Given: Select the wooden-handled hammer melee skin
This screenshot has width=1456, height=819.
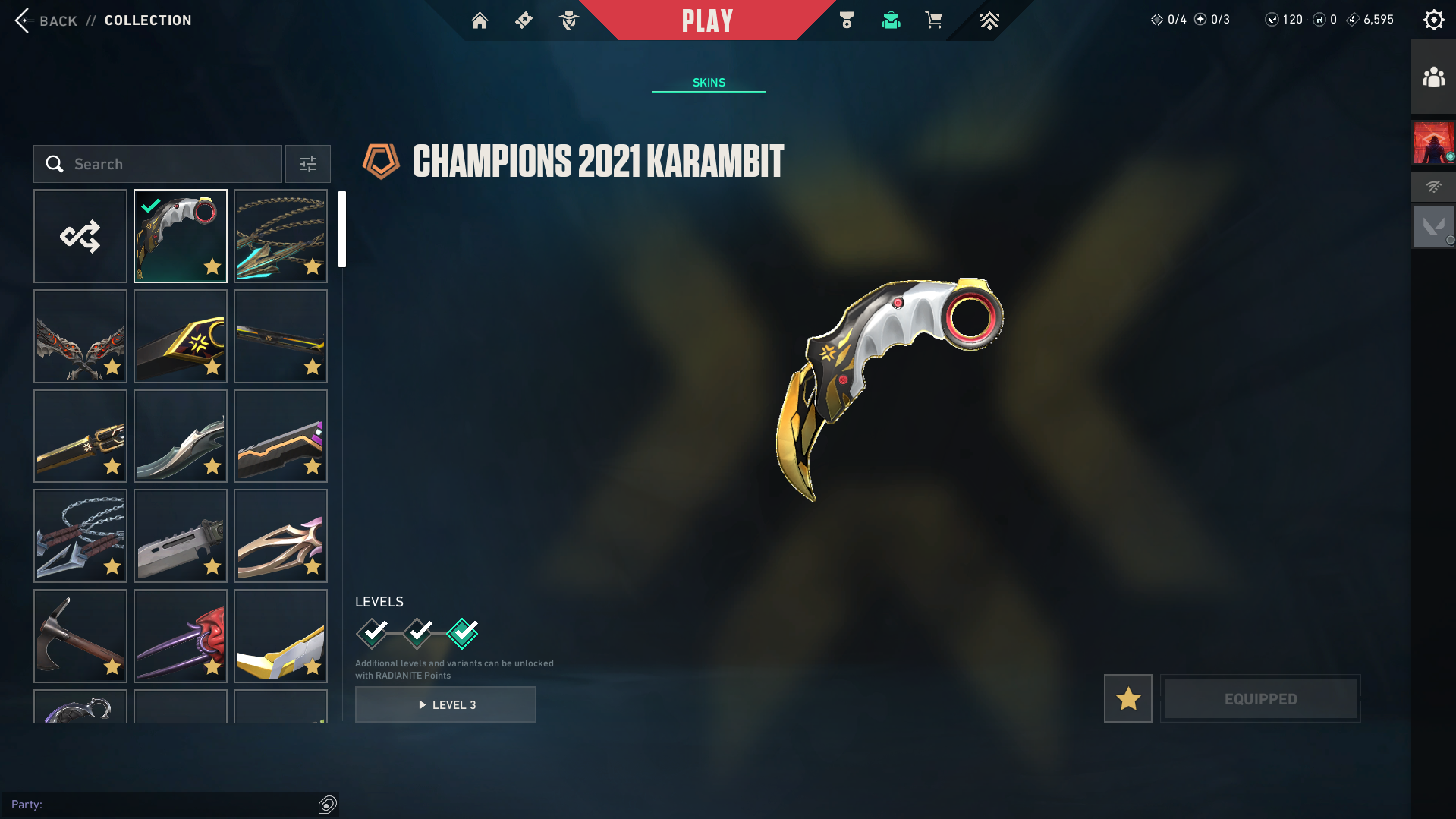Looking at the screenshot, I should click(x=80, y=636).
